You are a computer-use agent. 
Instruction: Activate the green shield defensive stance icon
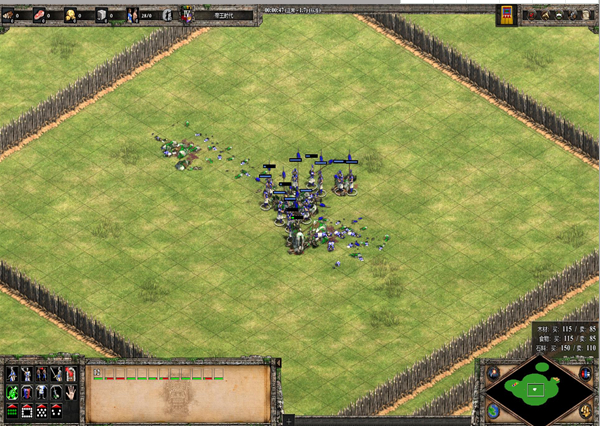(x=11, y=392)
